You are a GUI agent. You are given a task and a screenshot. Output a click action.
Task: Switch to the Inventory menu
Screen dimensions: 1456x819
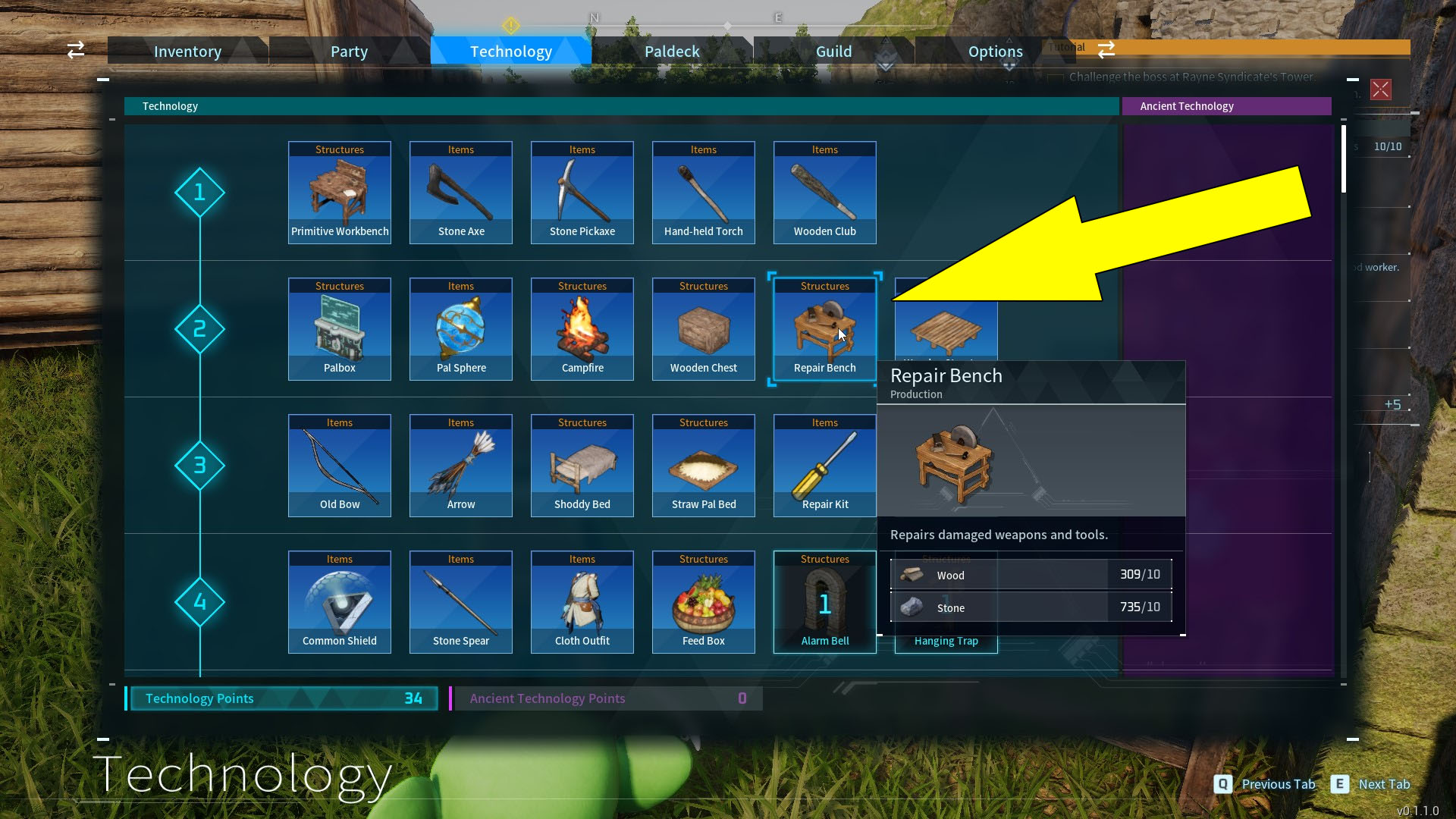point(187,51)
